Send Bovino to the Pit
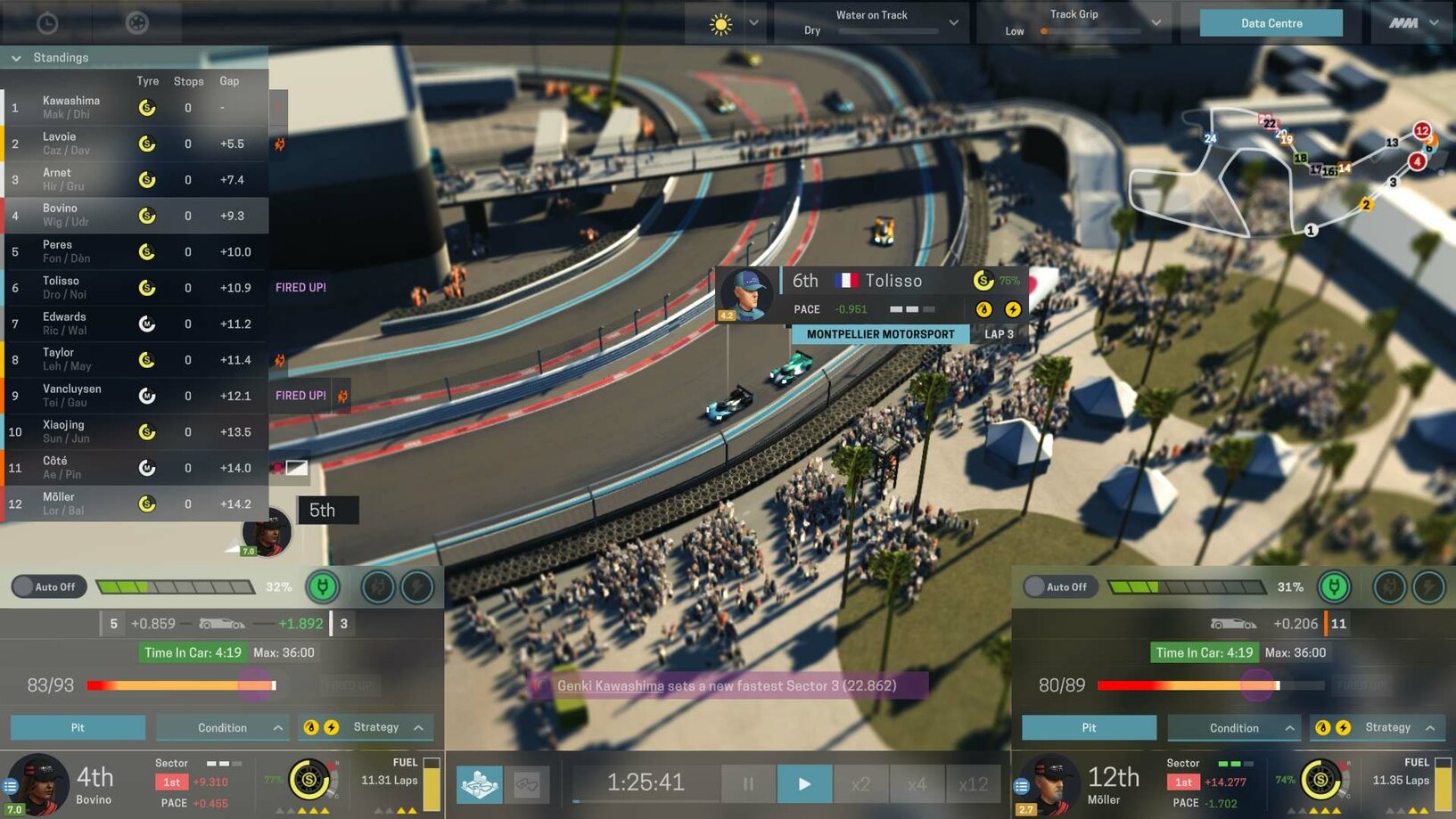1456x819 pixels. 77,727
